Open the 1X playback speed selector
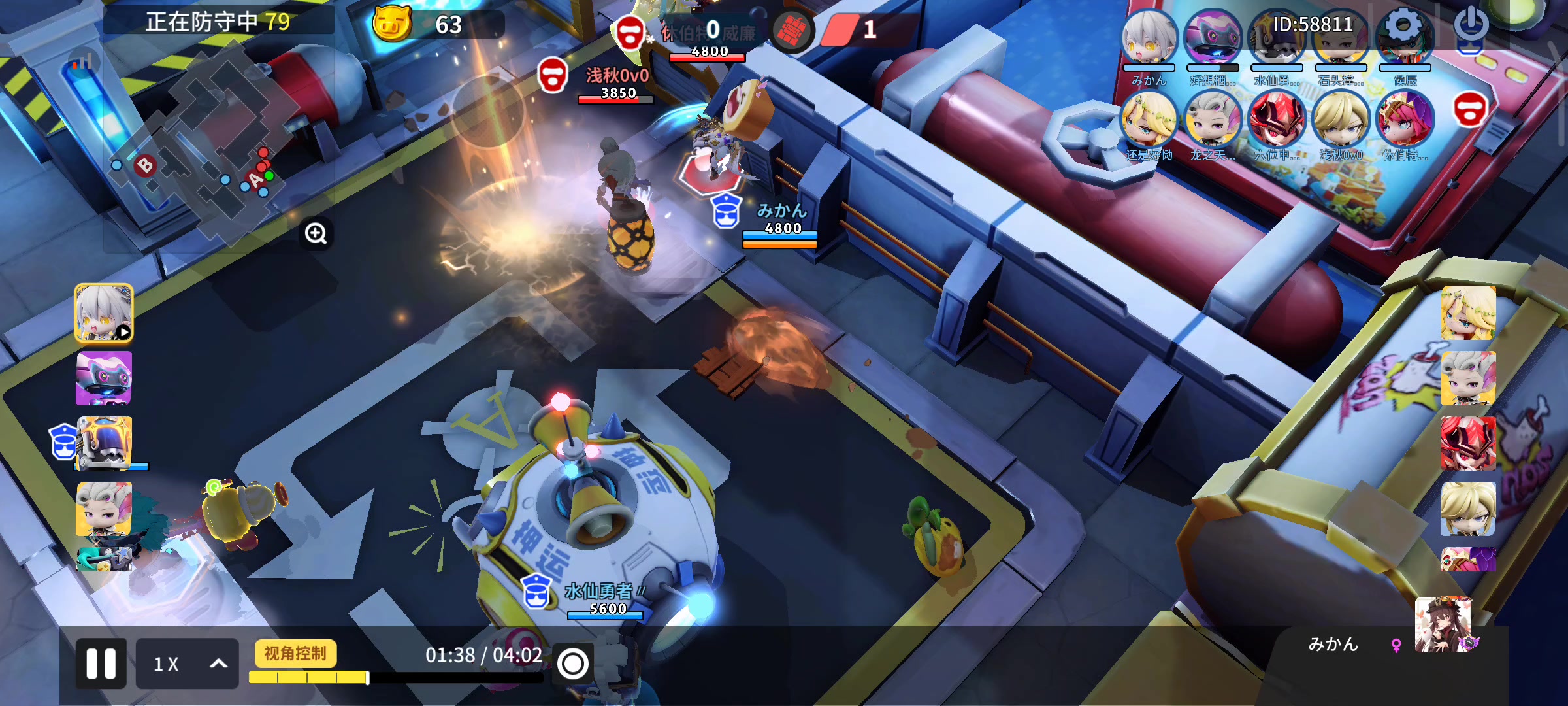Image resolution: width=1568 pixels, height=706 pixels. 187,664
